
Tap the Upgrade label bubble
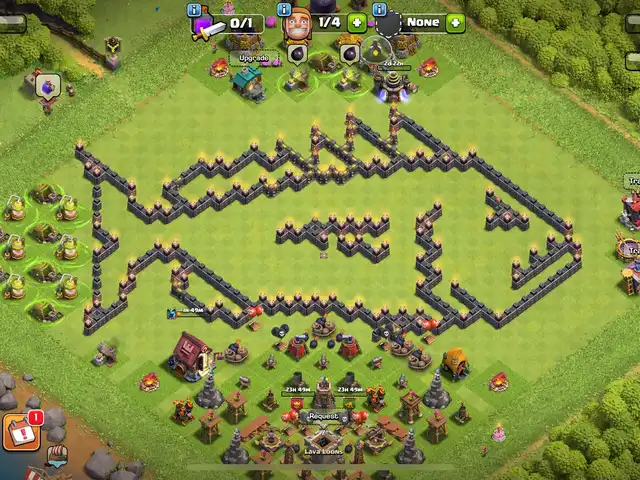coord(249,58)
